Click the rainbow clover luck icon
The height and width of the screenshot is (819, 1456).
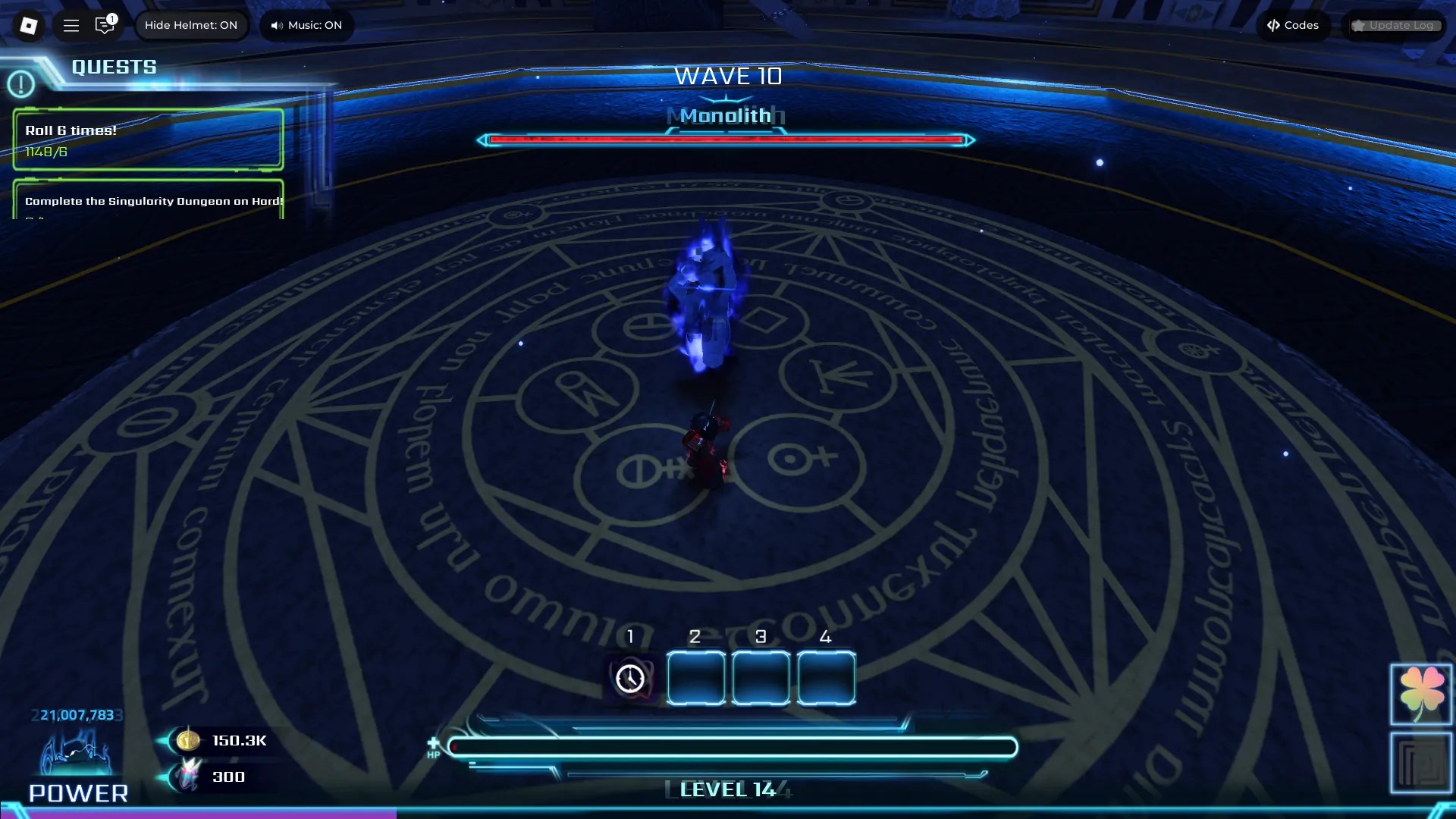click(x=1420, y=694)
